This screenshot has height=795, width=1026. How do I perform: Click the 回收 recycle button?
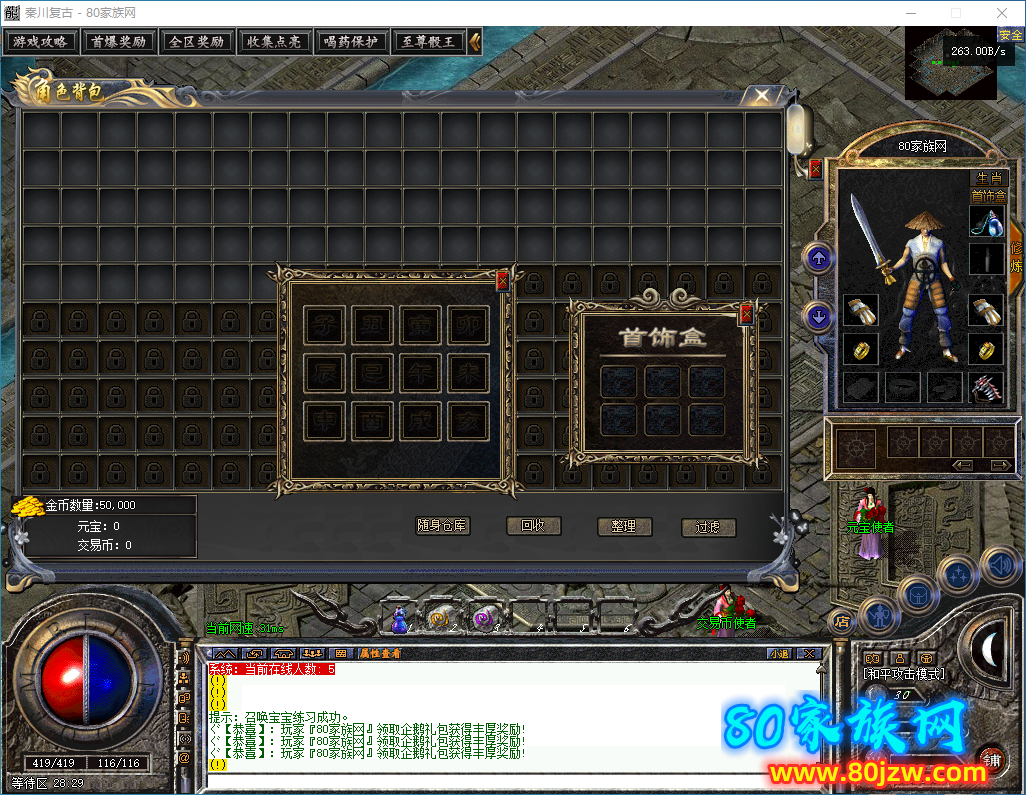click(533, 526)
